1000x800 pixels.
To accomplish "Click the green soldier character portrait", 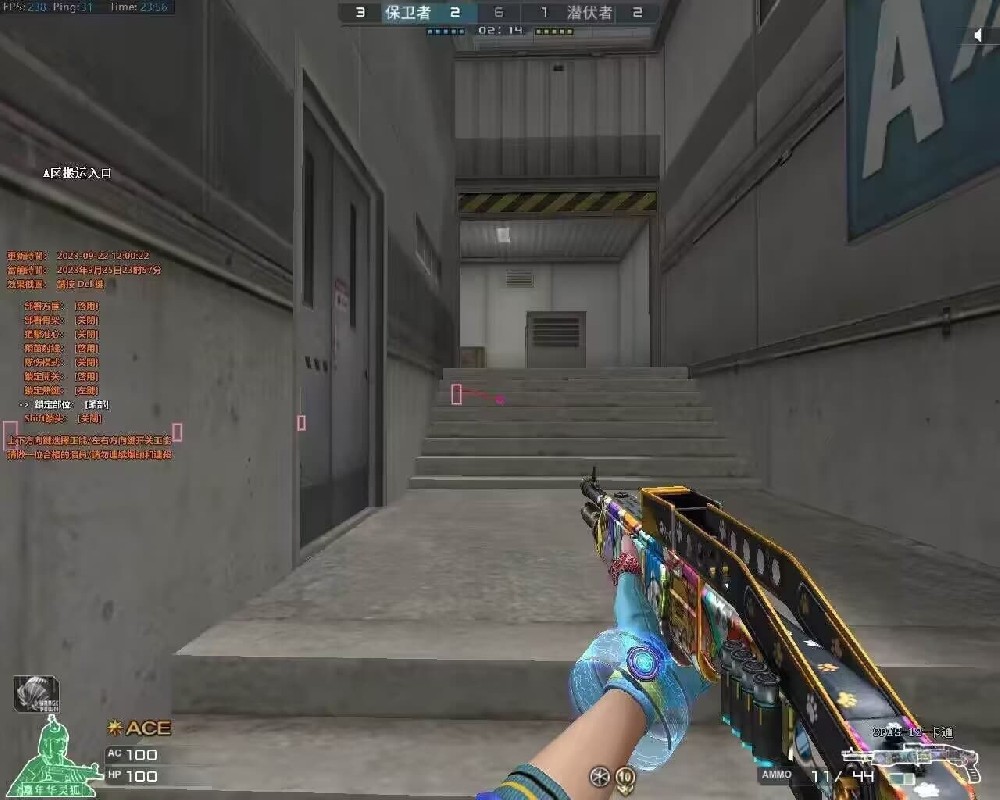I will 62,760.
